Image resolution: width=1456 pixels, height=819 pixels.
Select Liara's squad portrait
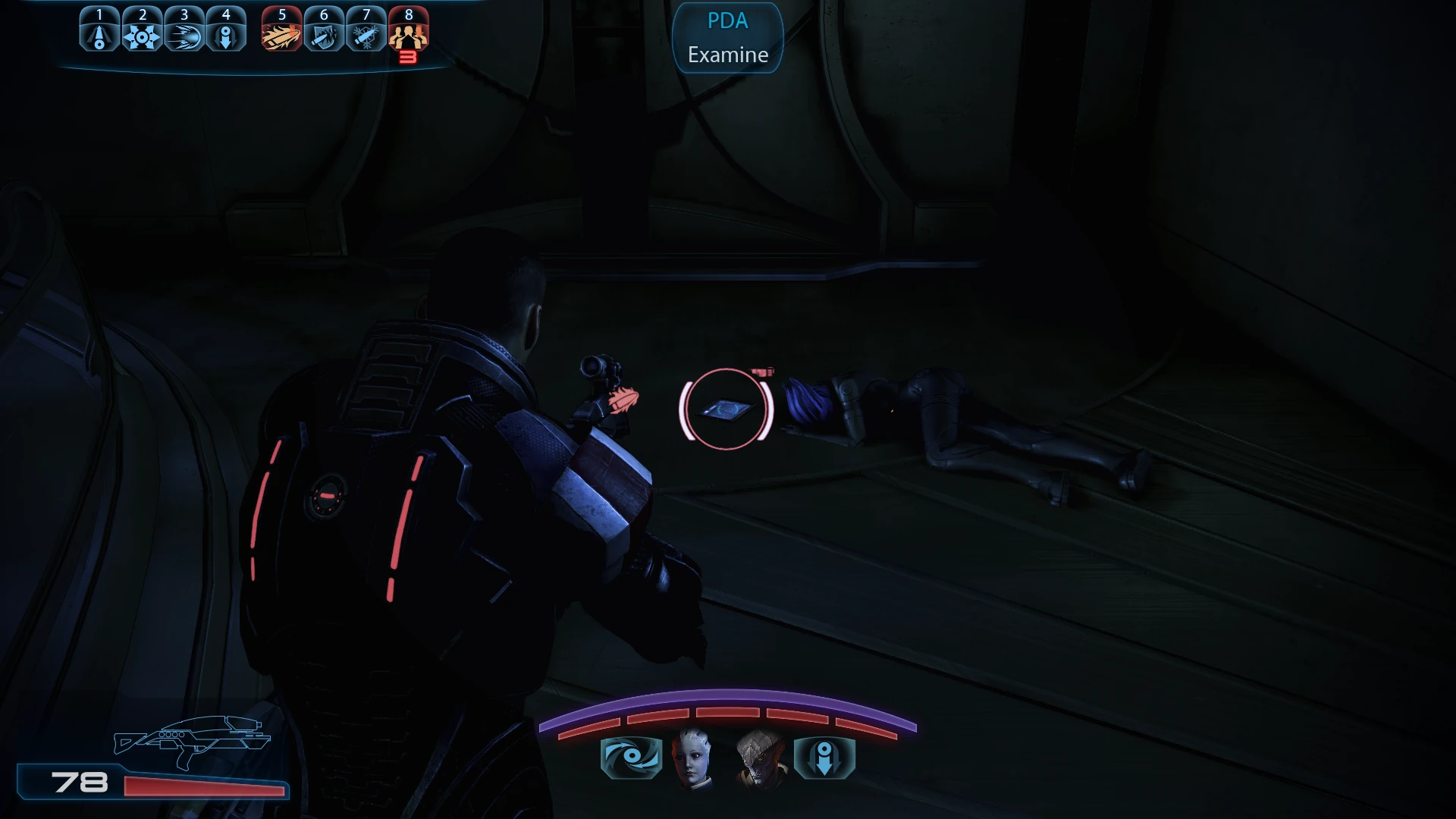click(693, 757)
